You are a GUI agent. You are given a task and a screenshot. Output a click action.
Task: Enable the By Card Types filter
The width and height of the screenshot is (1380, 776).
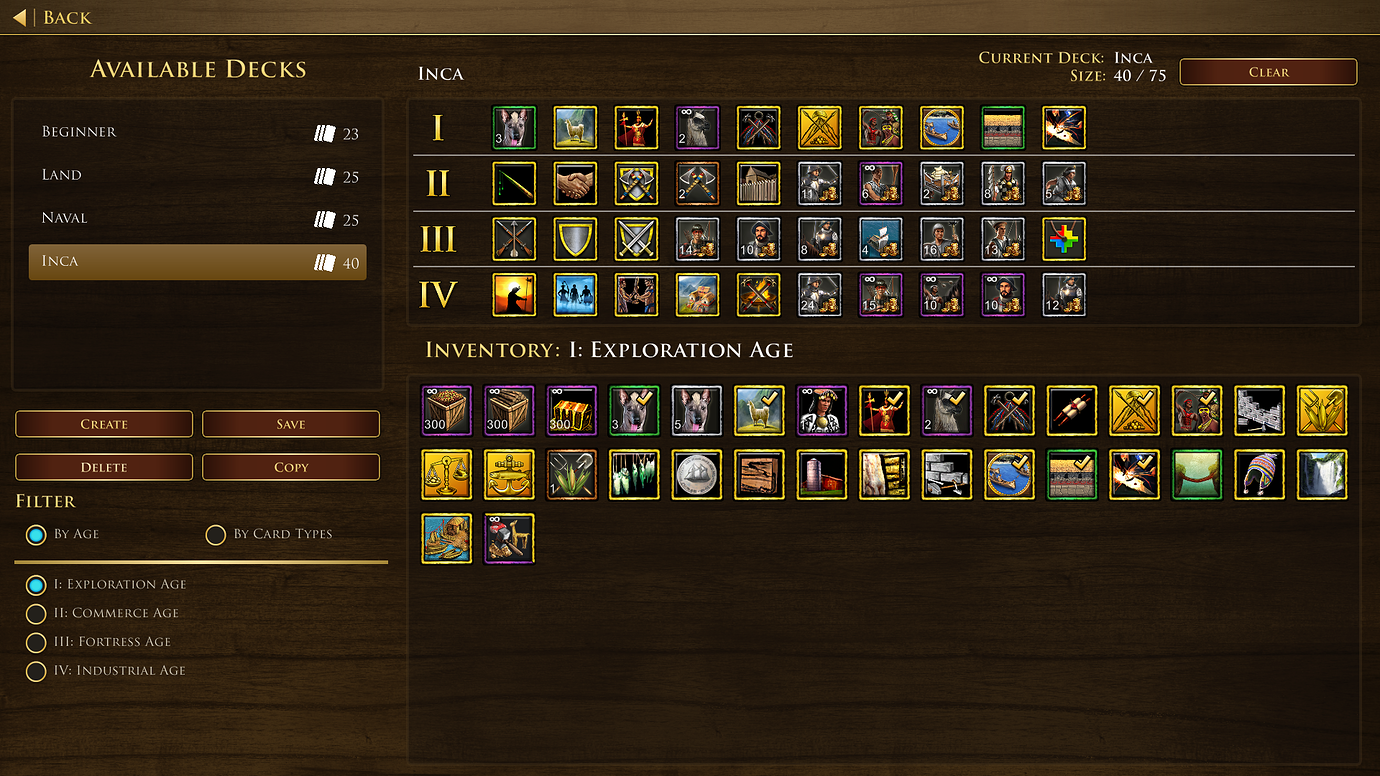pos(216,534)
